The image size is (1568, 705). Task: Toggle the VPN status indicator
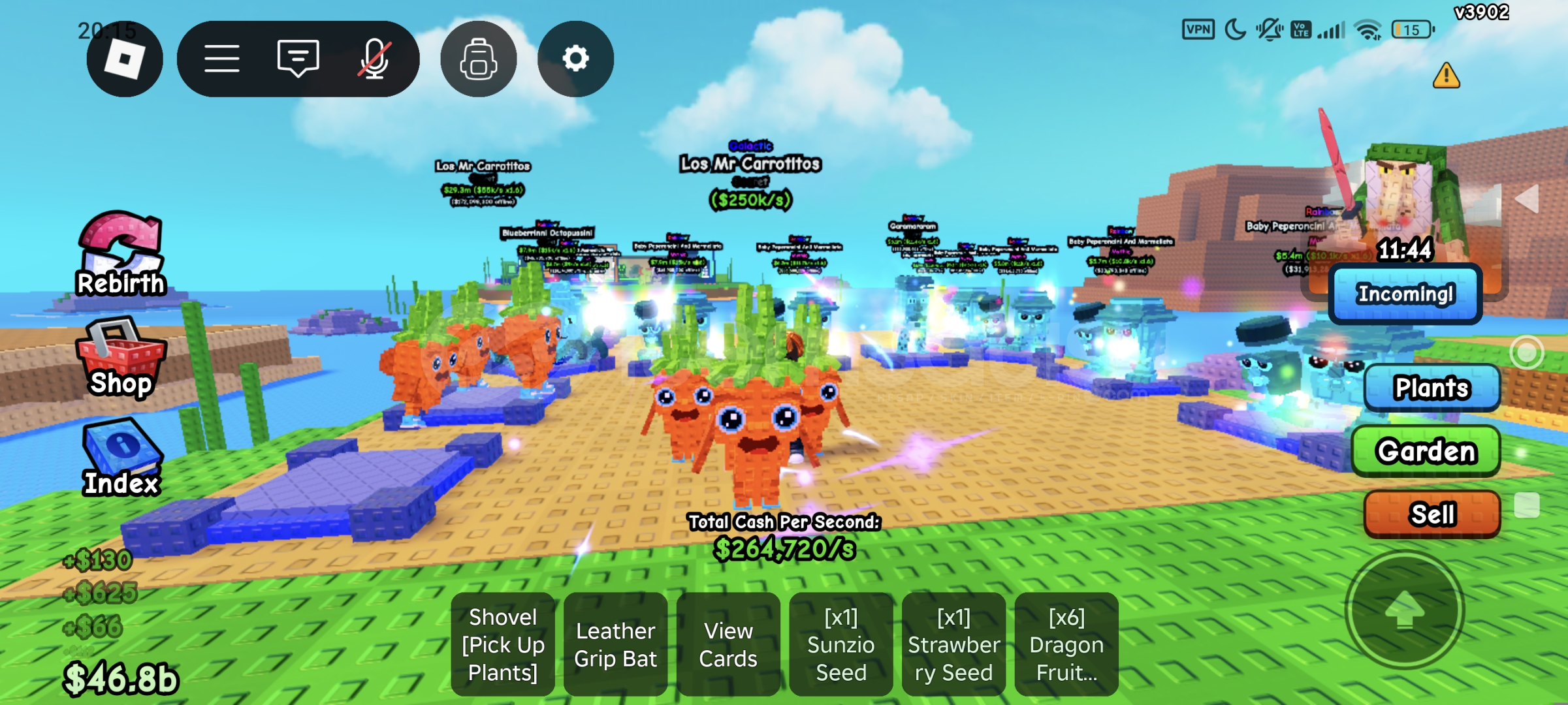[x=1198, y=29]
